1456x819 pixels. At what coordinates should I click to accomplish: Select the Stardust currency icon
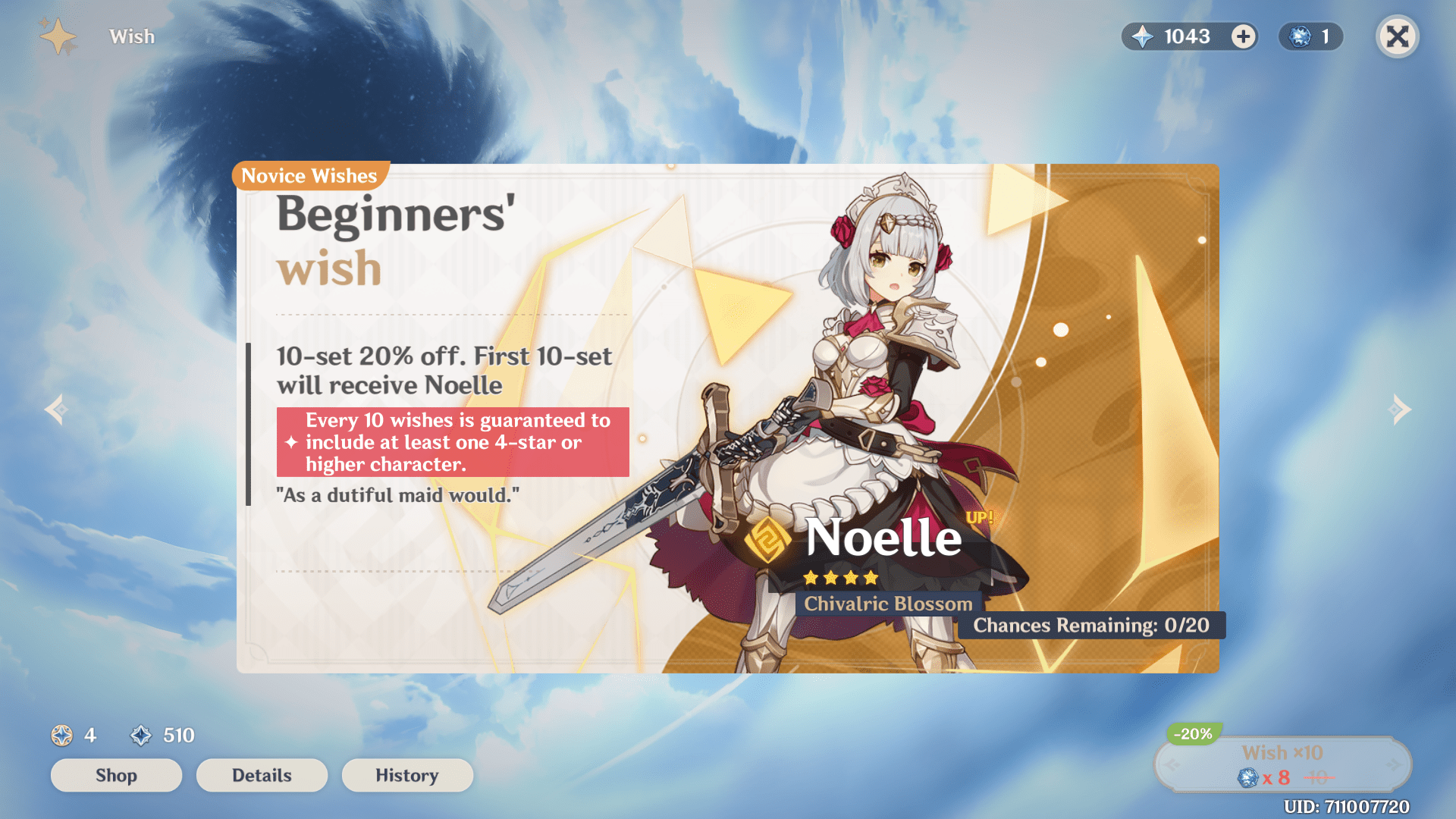pos(141,735)
